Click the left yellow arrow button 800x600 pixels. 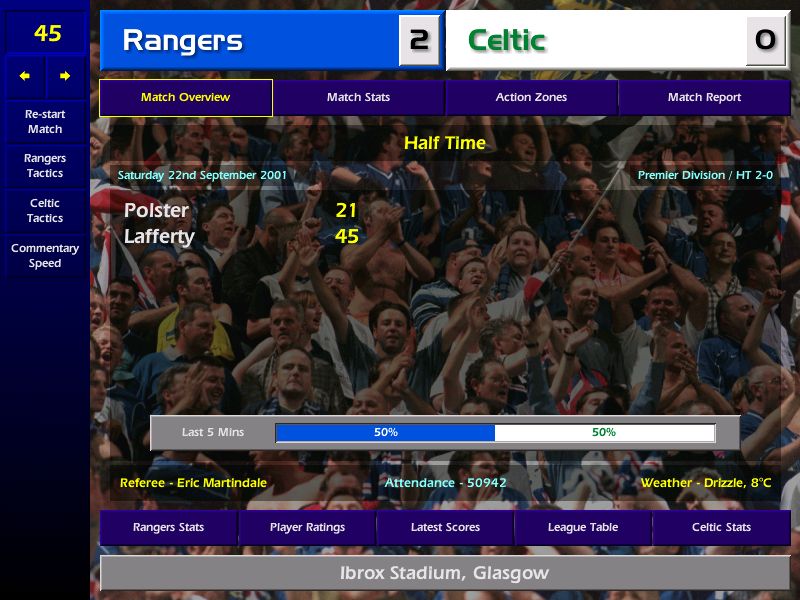click(25, 76)
